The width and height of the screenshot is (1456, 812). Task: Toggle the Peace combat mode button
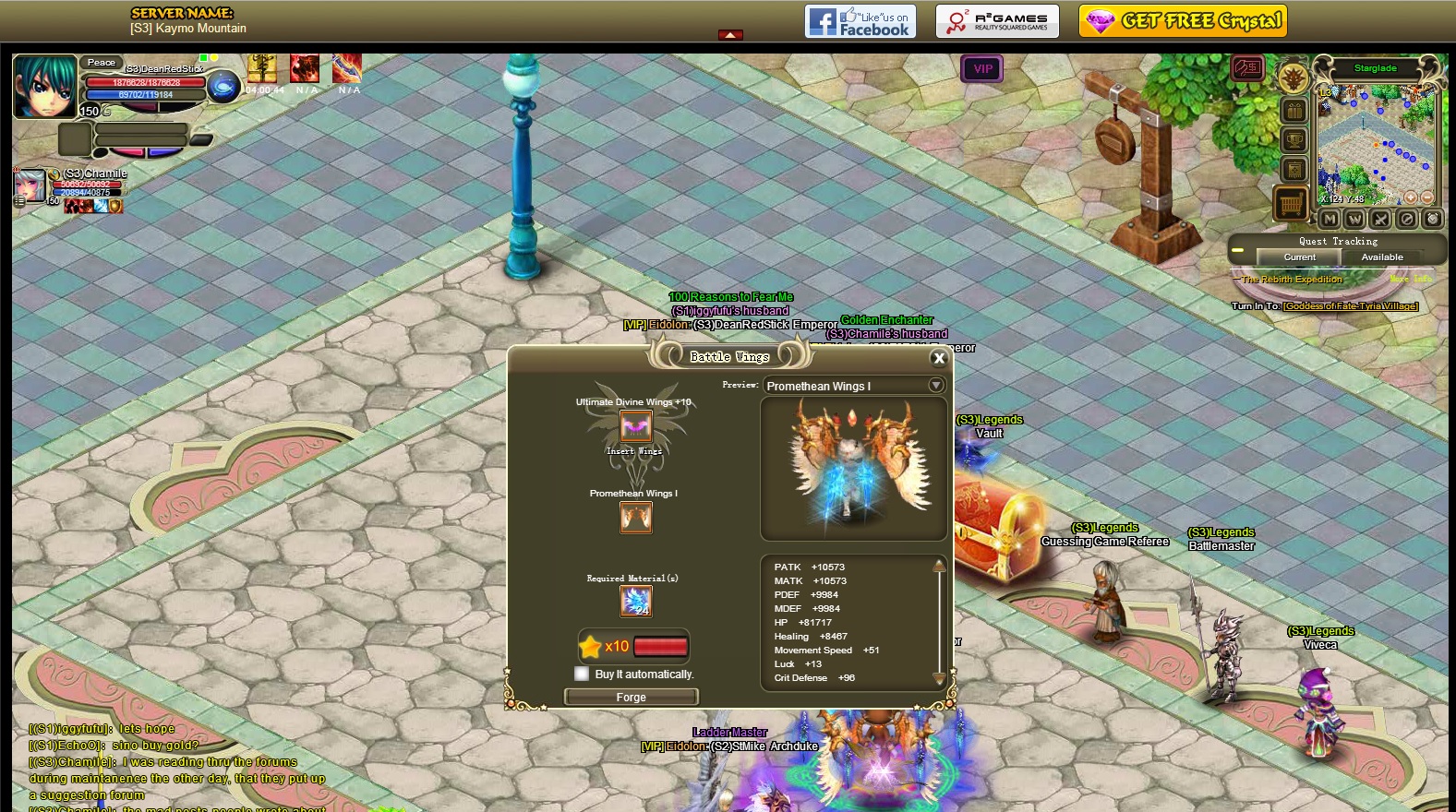pos(102,63)
